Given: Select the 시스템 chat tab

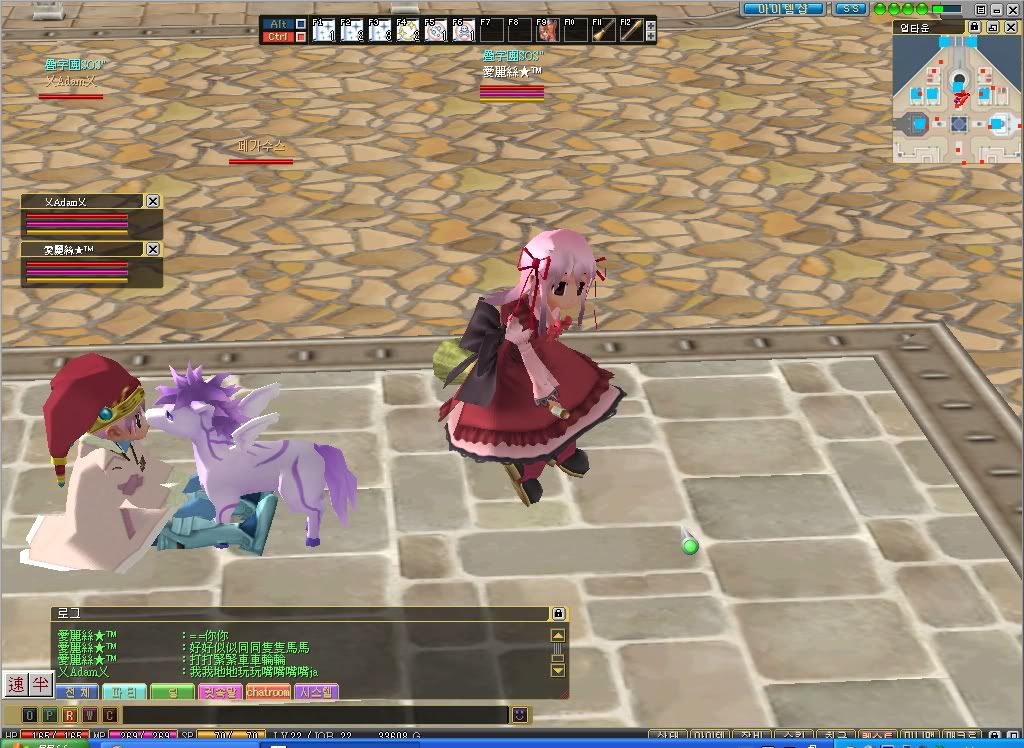Looking at the screenshot, I should [x=316, y=692].
